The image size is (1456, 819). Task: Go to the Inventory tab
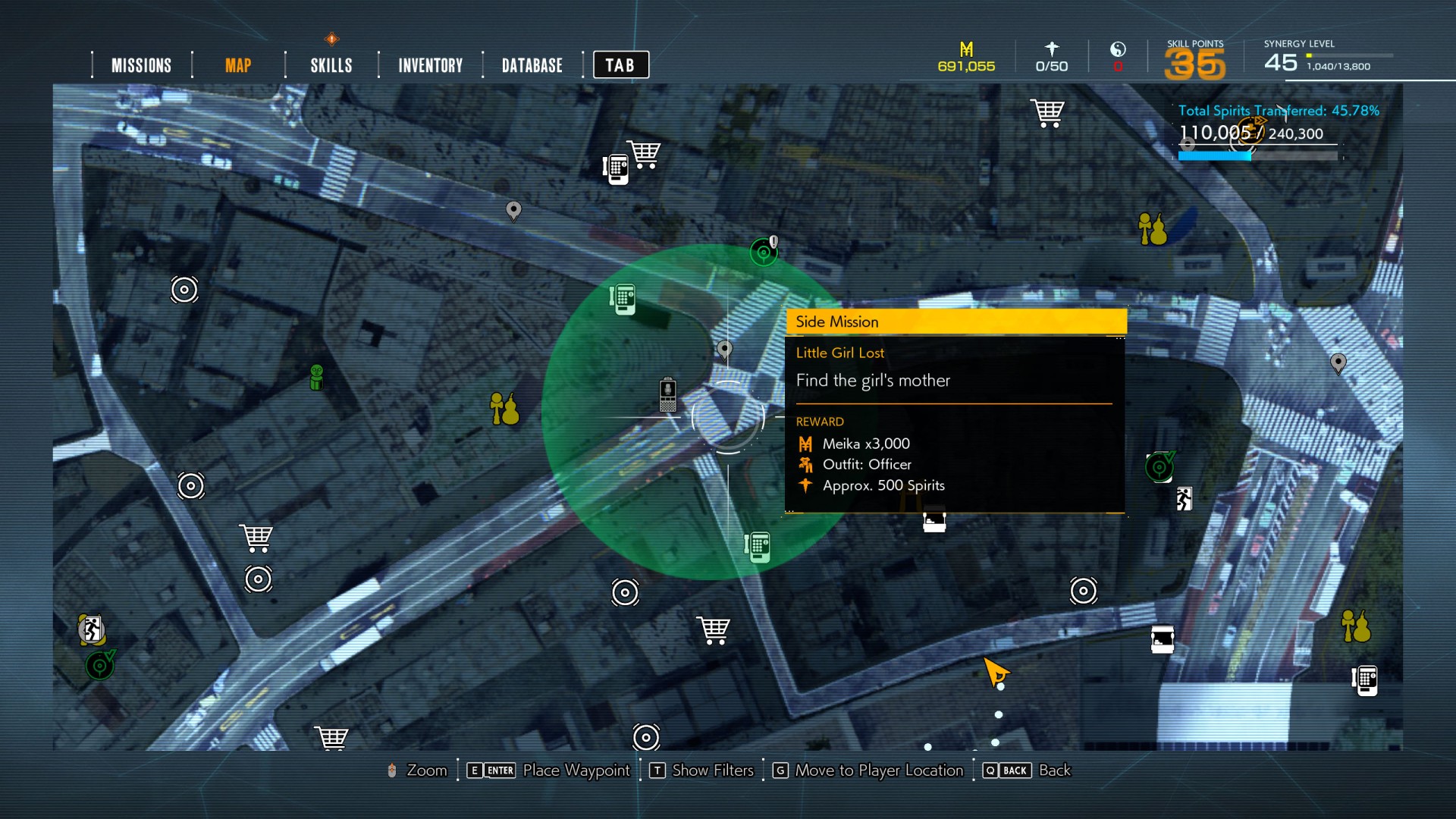click(431, 66)
